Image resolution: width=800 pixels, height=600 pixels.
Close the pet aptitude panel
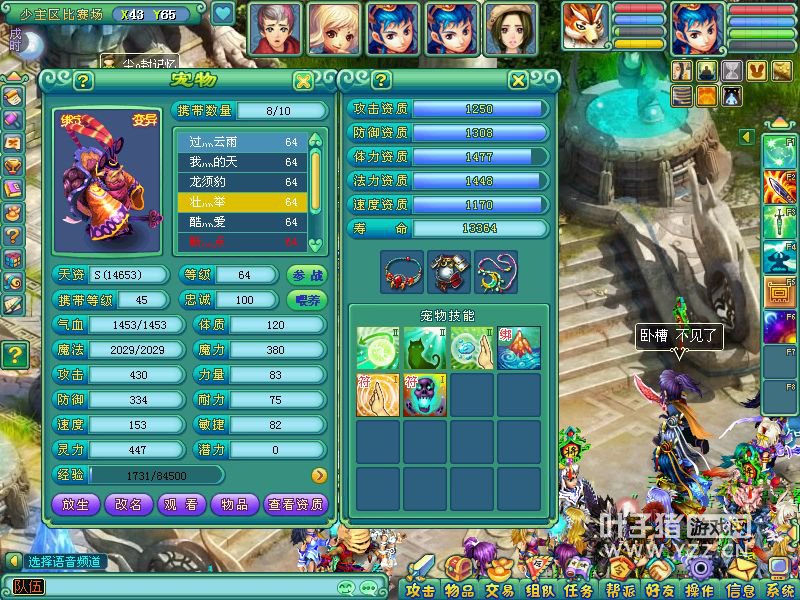click(x=518, y=81)
